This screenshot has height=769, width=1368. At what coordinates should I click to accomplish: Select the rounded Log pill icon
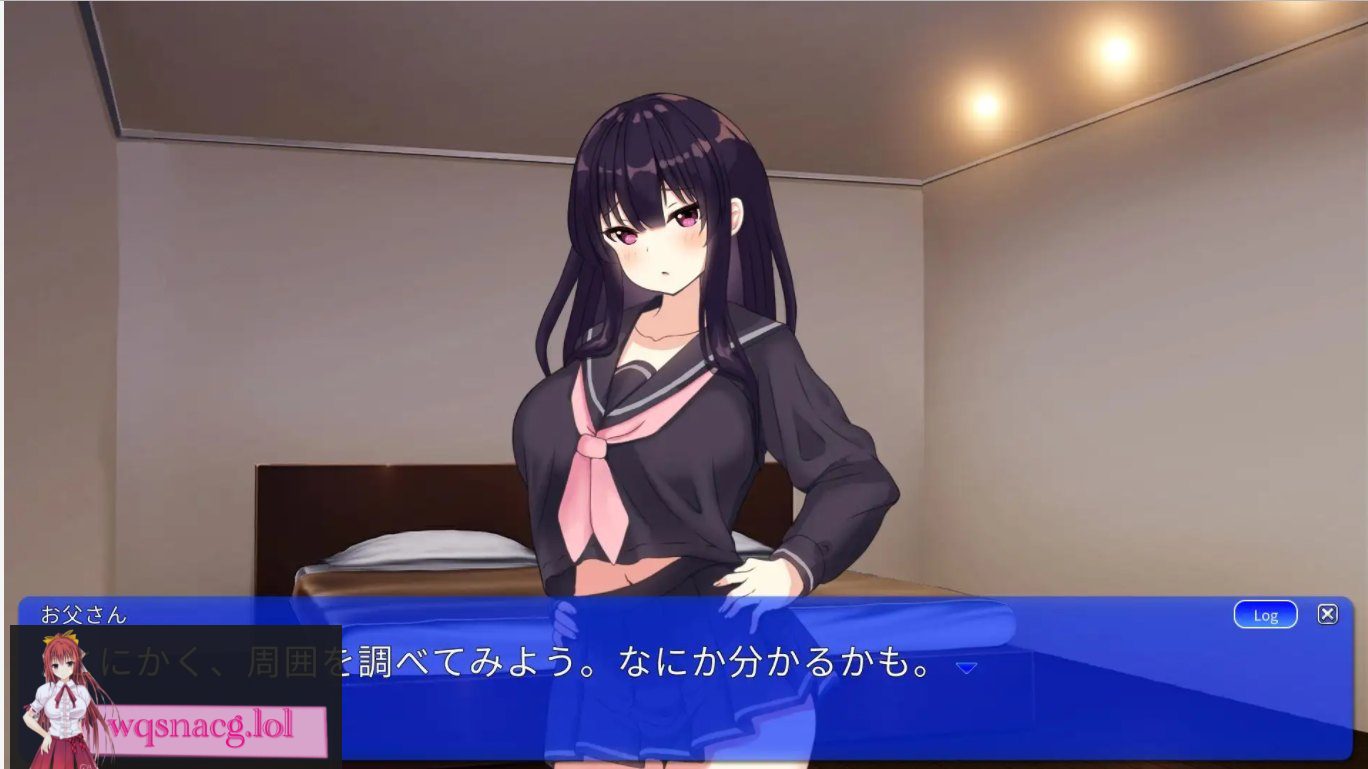(x=1265, y=615)
